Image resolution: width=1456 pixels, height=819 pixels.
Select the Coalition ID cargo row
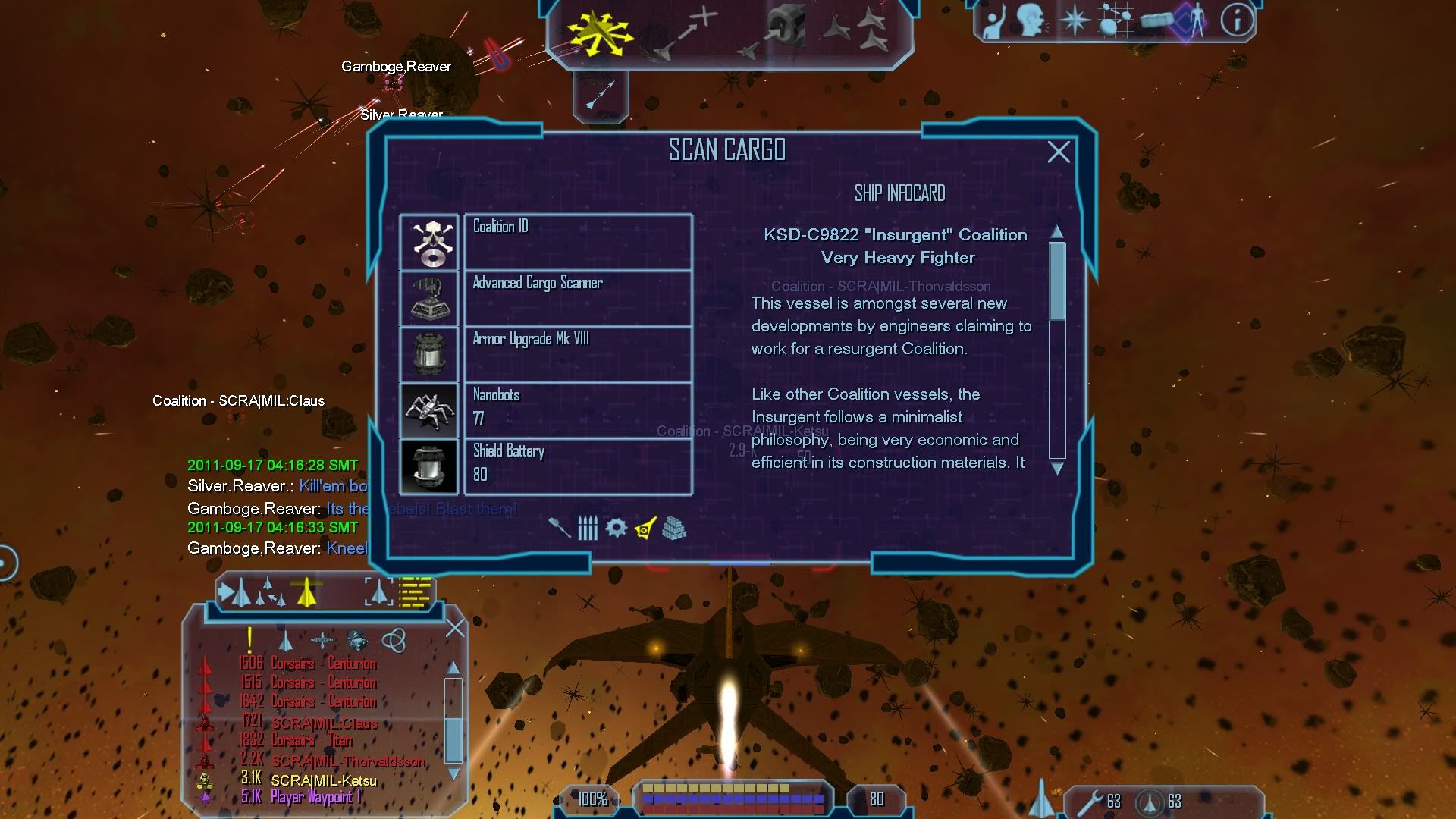point(576,242)
